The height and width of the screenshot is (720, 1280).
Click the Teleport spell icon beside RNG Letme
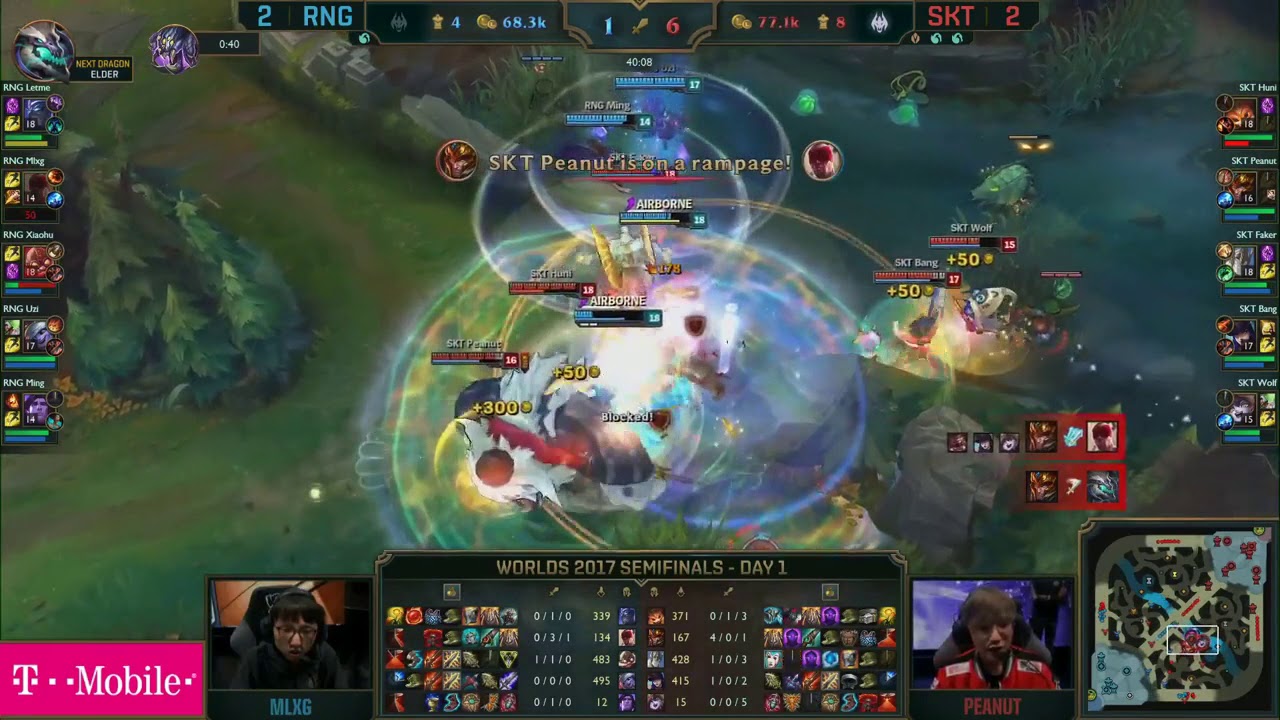tap(12, 106)
